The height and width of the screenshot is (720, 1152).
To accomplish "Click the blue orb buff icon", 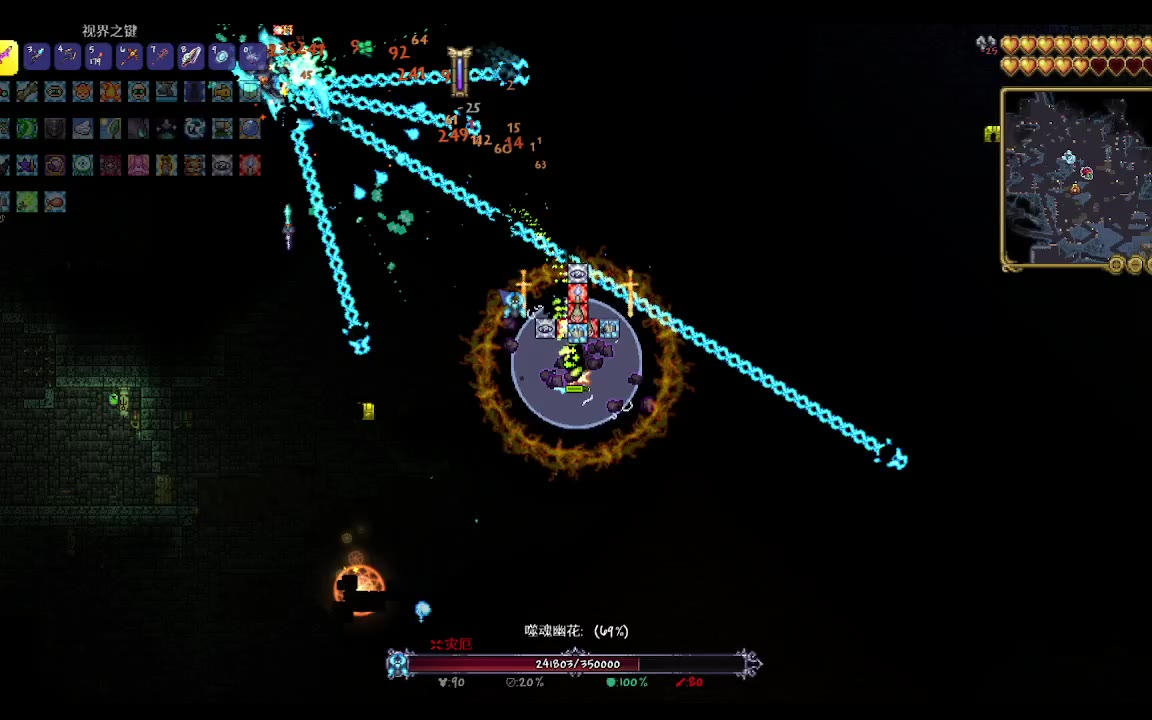I will (250, 129).
